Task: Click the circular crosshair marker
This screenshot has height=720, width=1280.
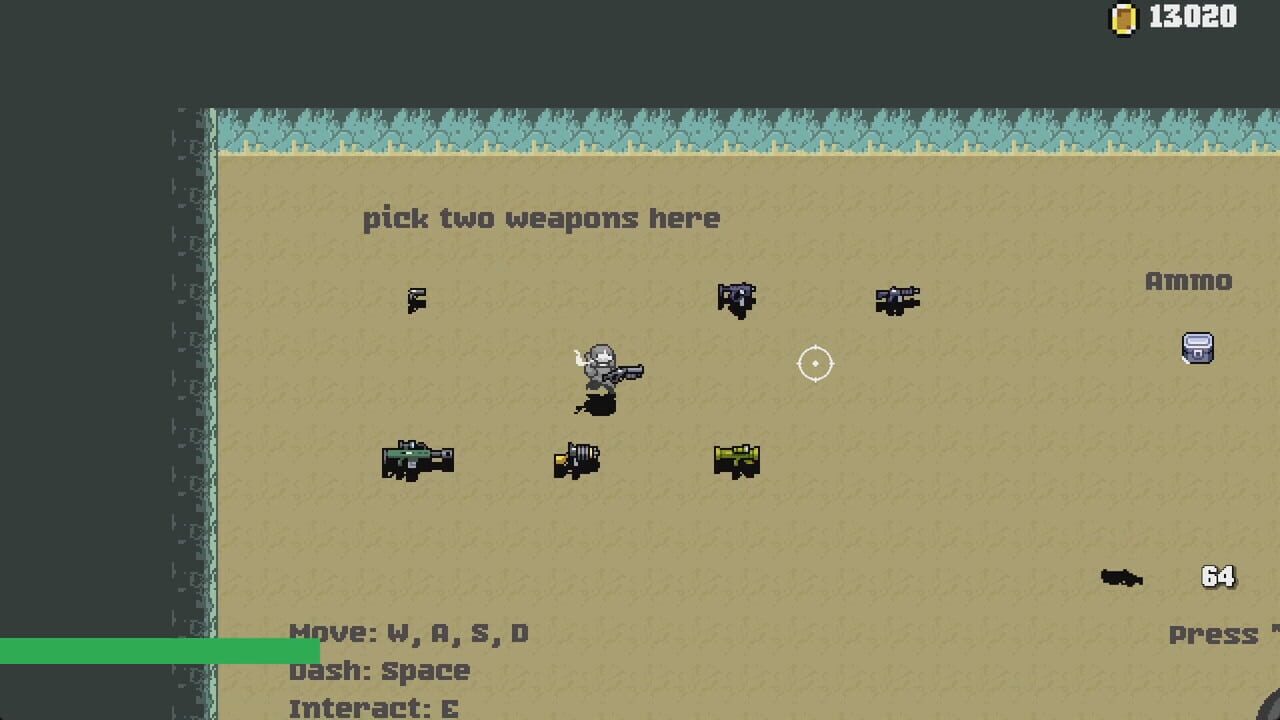Action: 816,364
